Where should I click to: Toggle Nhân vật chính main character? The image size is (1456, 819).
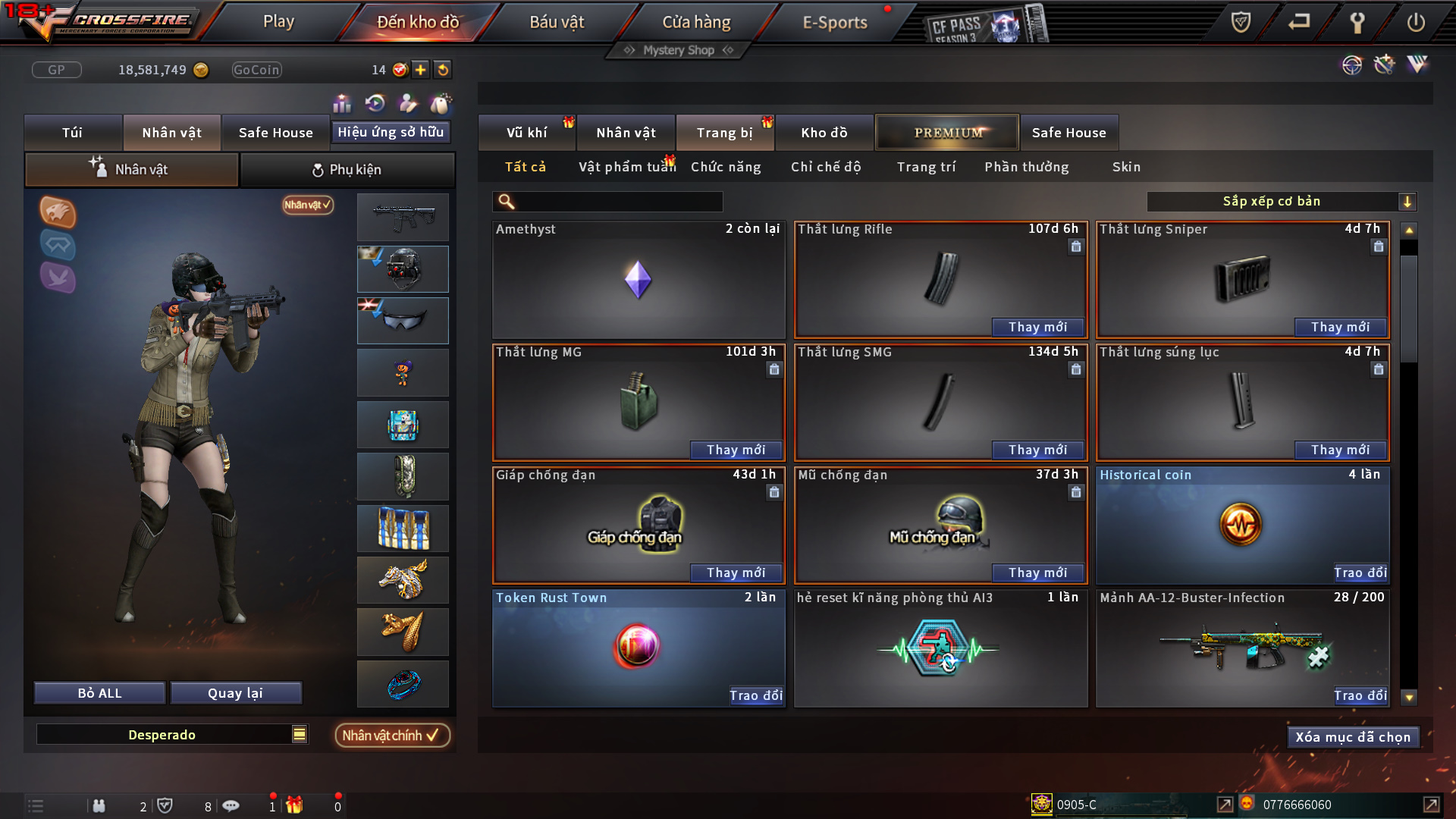pos(391,736)
